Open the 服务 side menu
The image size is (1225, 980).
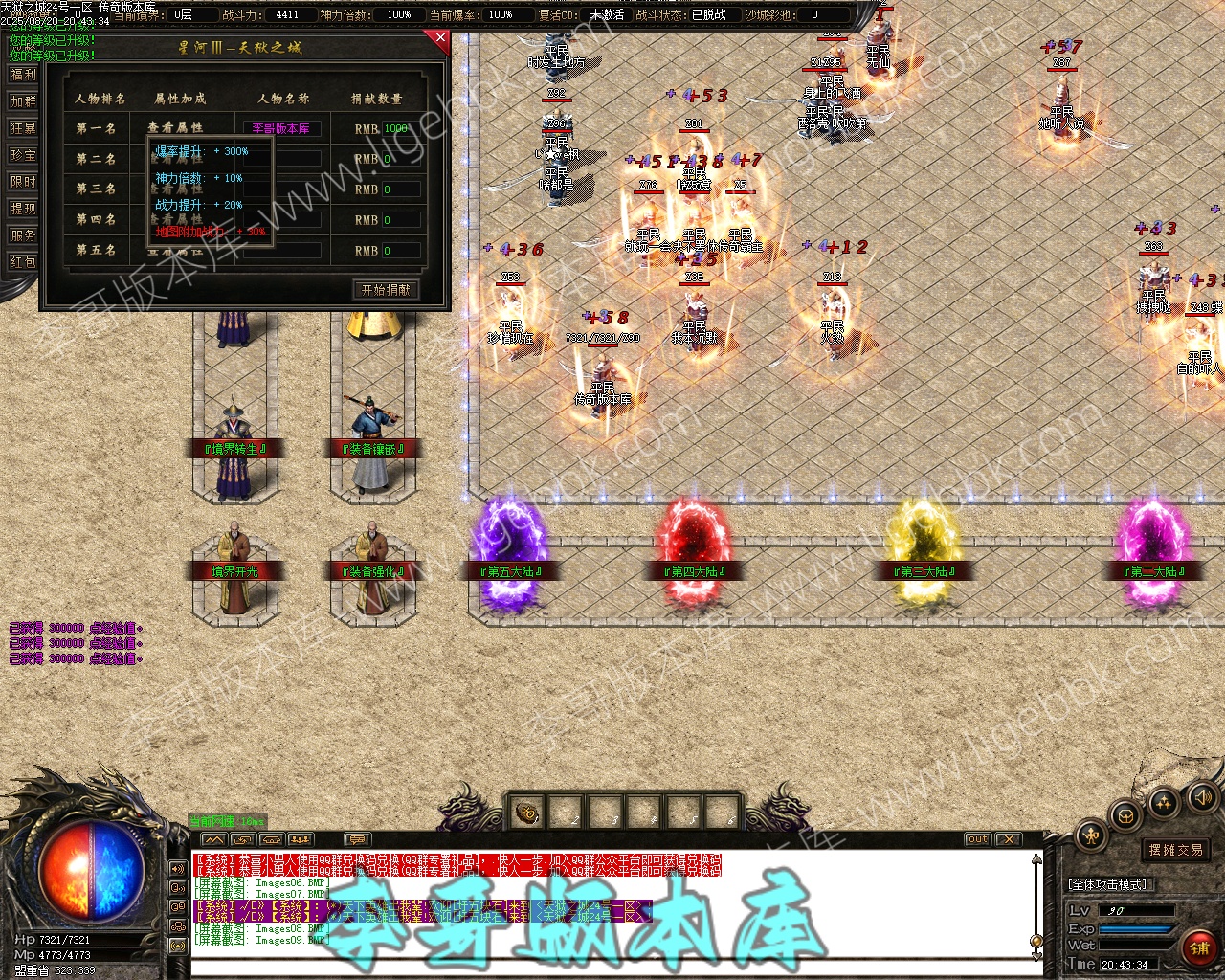23,234
